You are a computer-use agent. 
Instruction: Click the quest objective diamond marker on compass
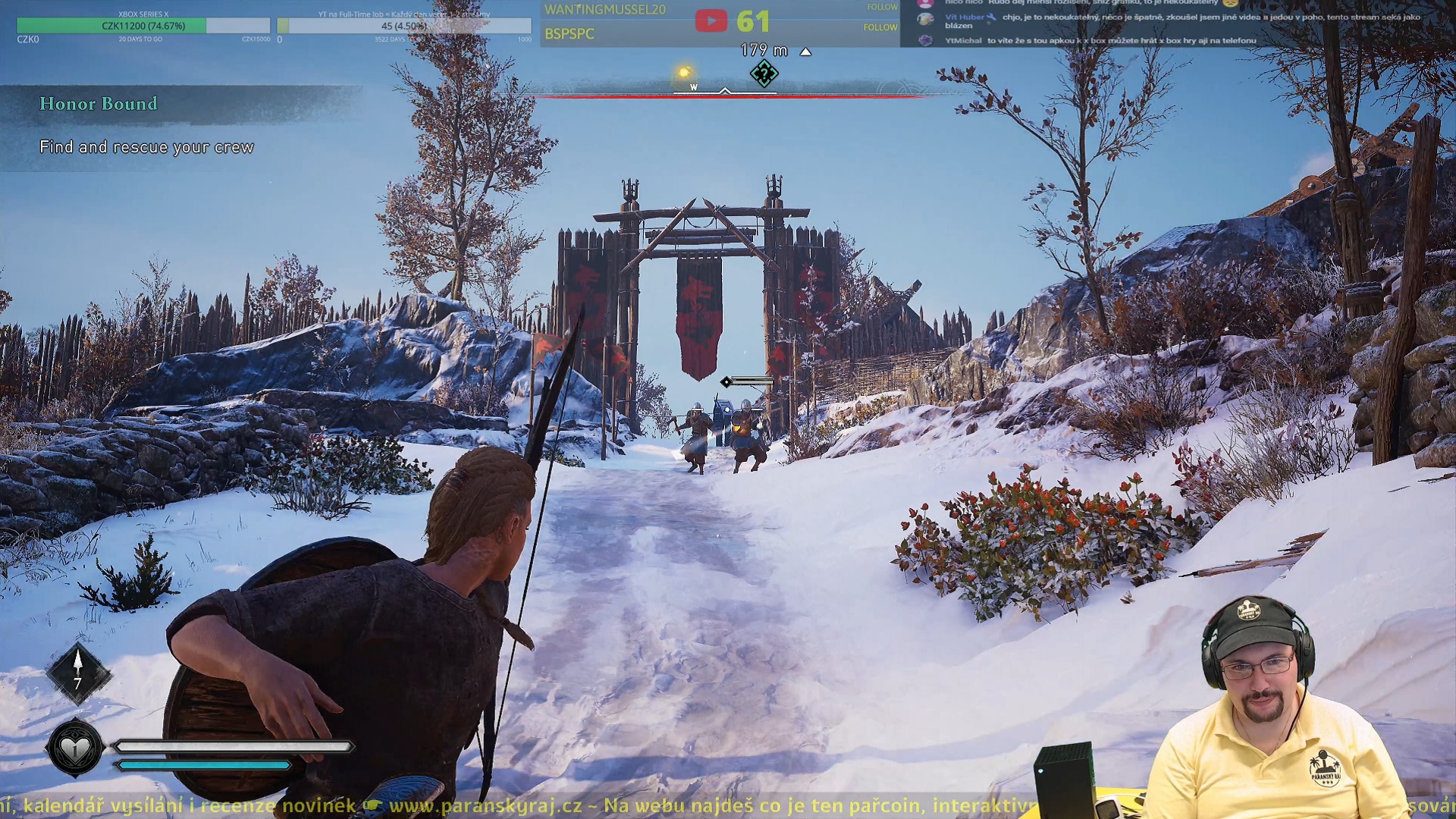(764, 74)
